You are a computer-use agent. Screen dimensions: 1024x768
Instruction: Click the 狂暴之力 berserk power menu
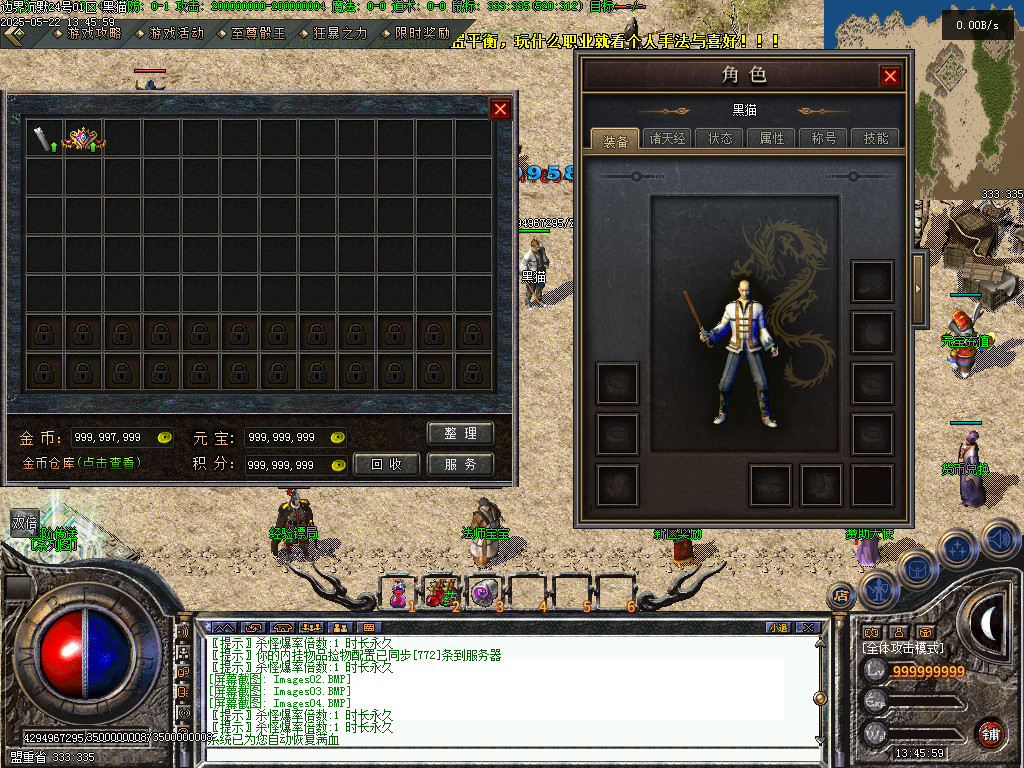[339, 33]
